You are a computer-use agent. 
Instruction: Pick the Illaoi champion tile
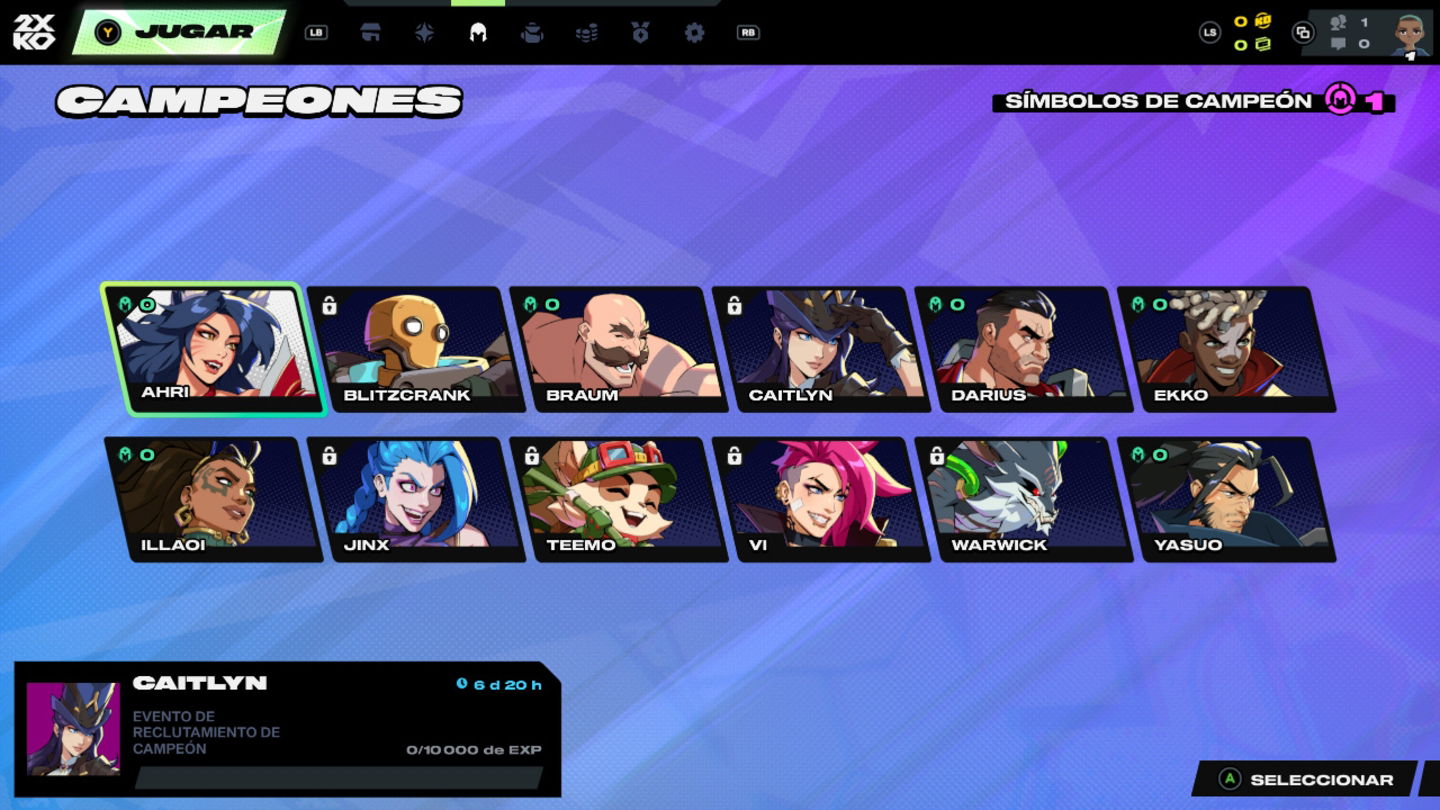point(214,498)
